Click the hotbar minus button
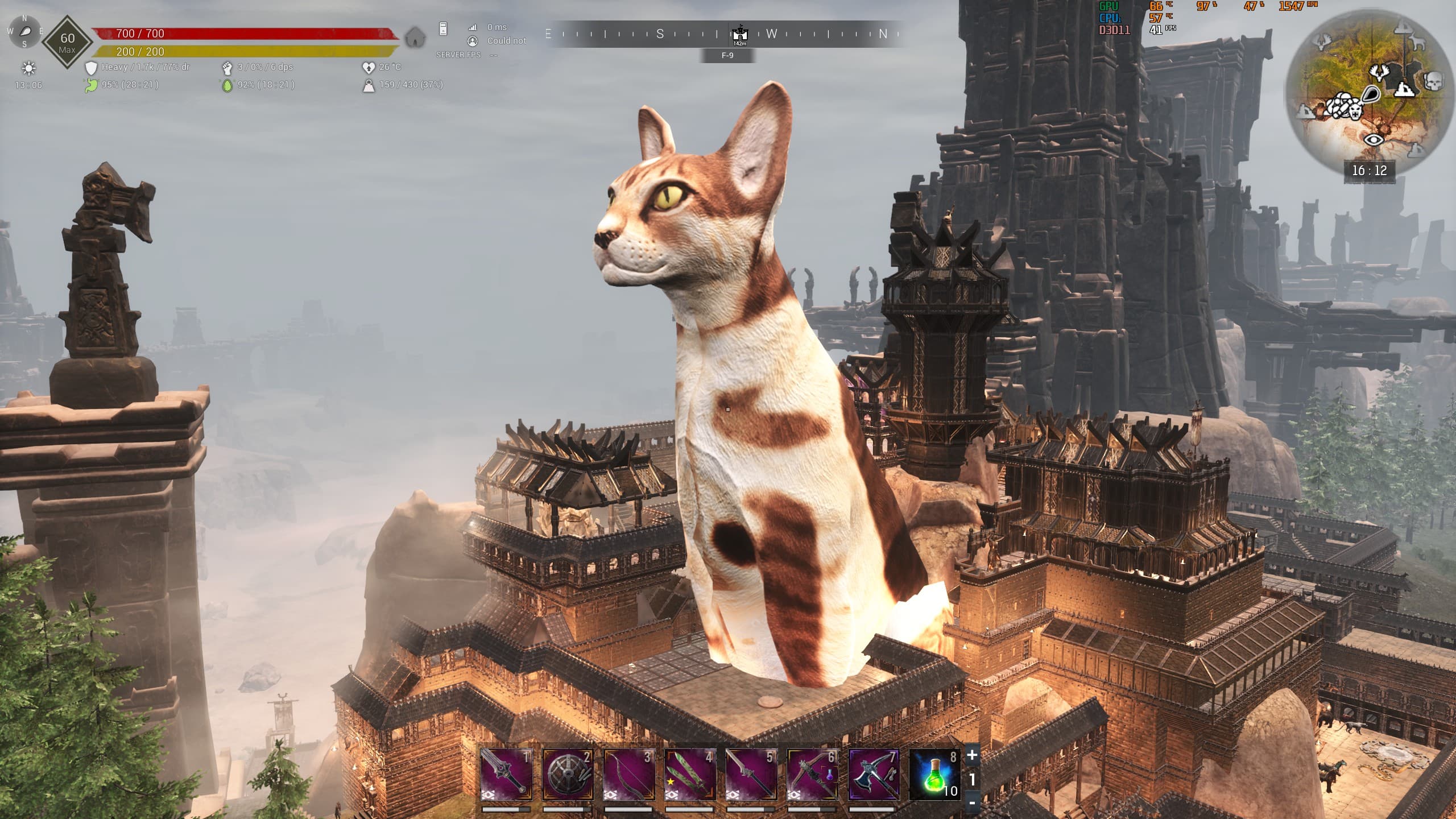Viewport: 1456px width, 819px height. tap(972, 803)
